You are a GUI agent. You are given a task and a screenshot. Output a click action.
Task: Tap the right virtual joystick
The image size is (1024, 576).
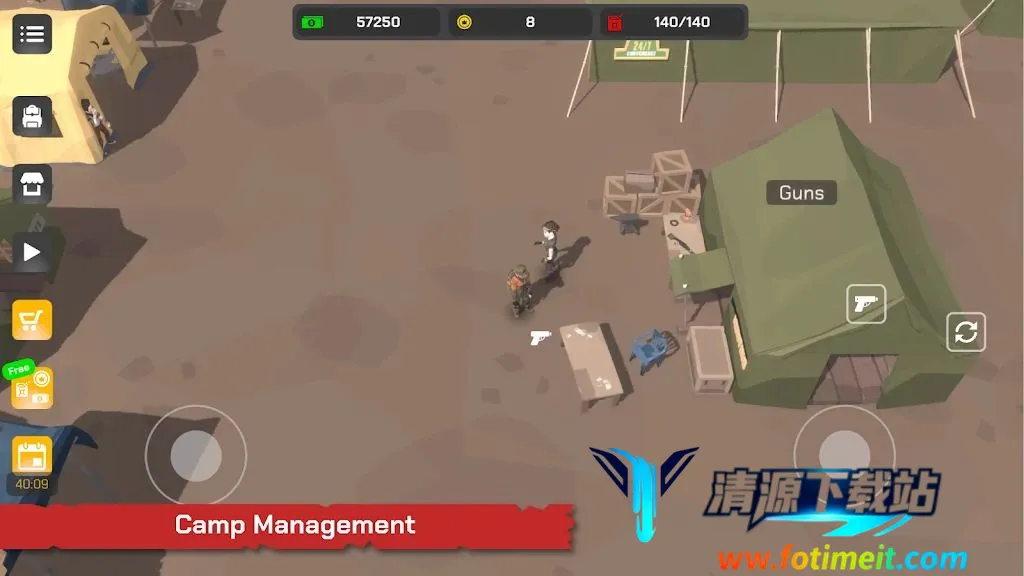(844, 455)
